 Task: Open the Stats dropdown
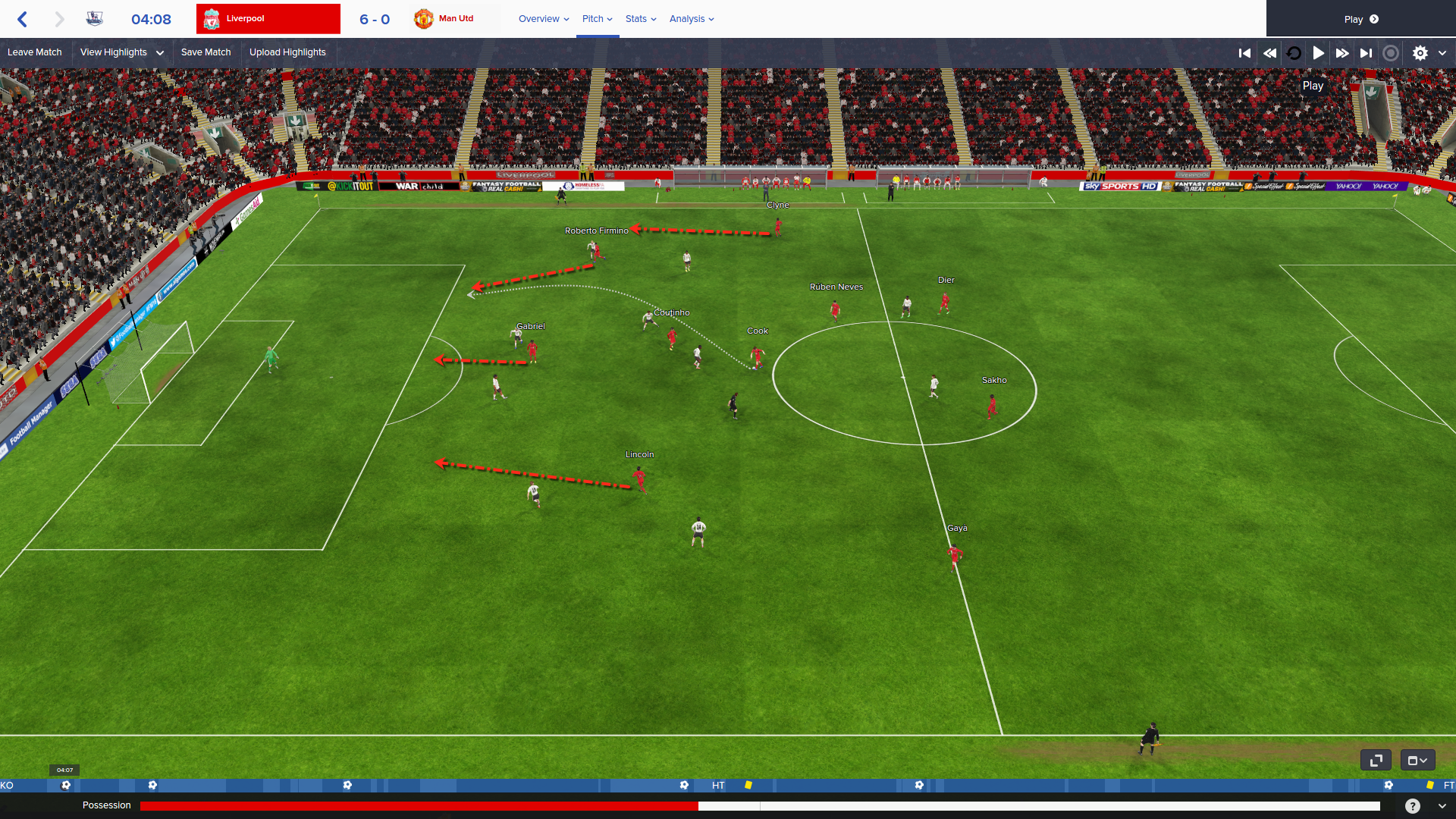click(641, 19)
